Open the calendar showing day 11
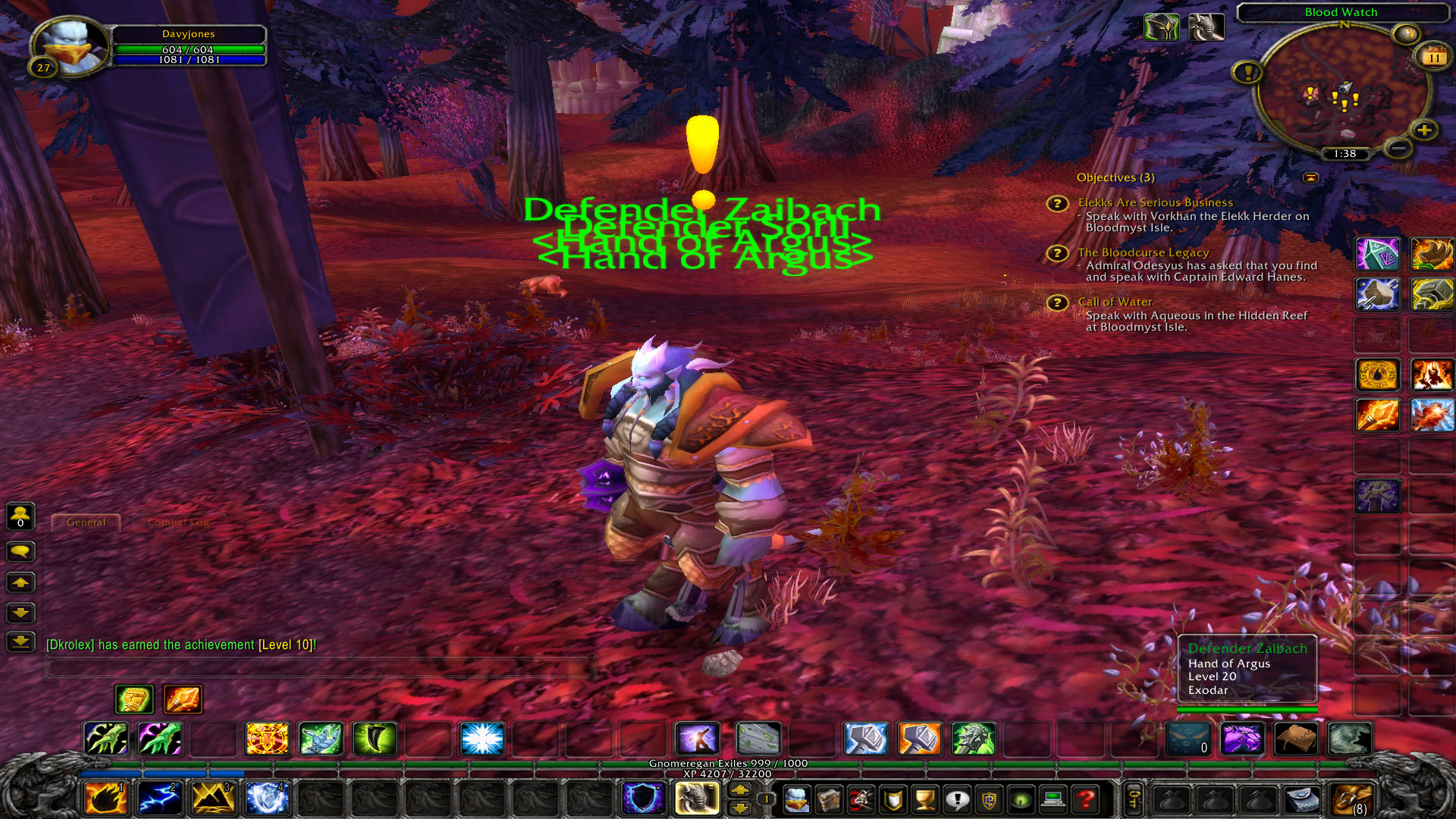Image resolution: width=1456 pixels, height=819 pixels. pyautogui.click(x=1433, y=58)
